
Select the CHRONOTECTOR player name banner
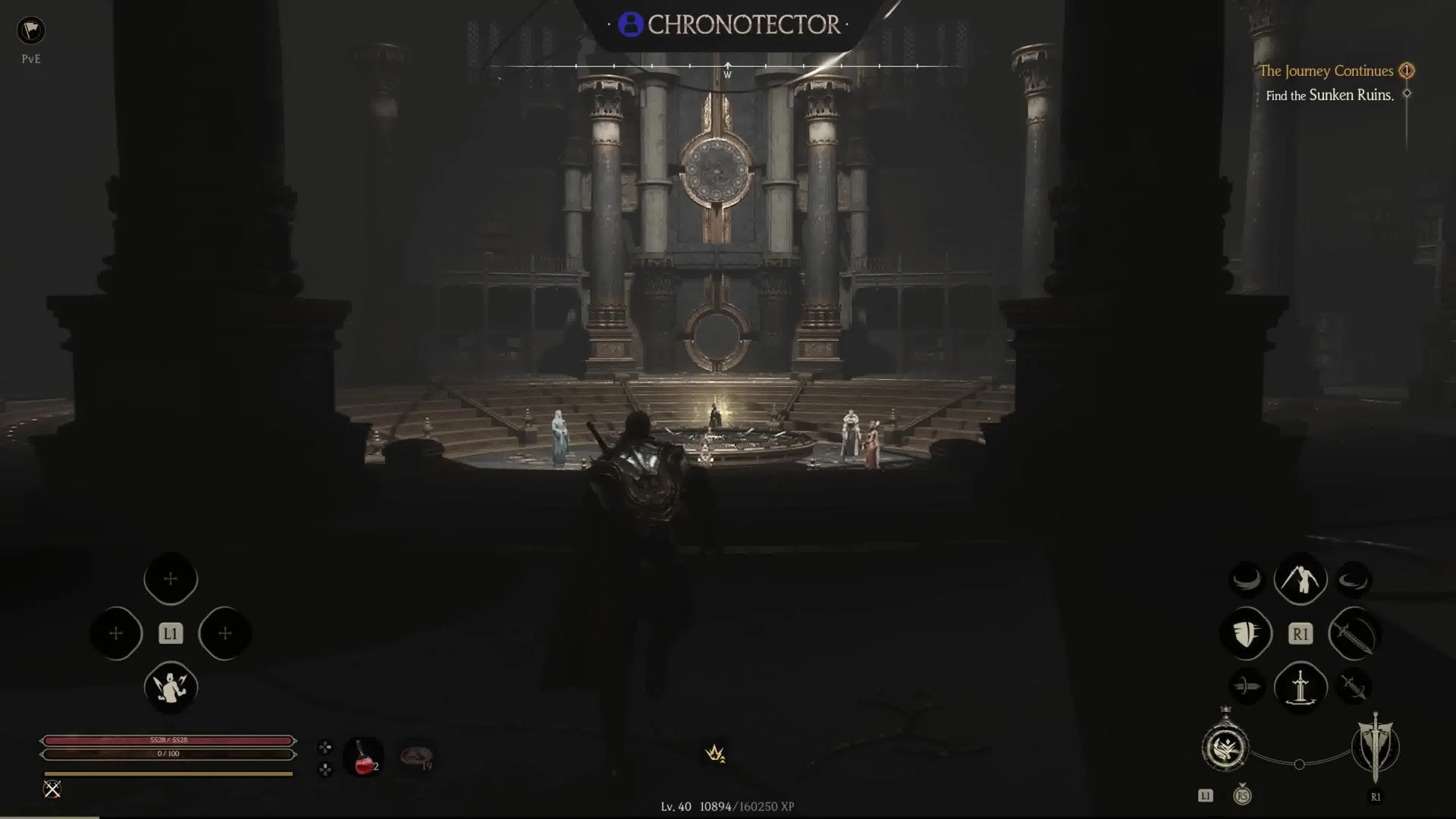click(729, 25)
